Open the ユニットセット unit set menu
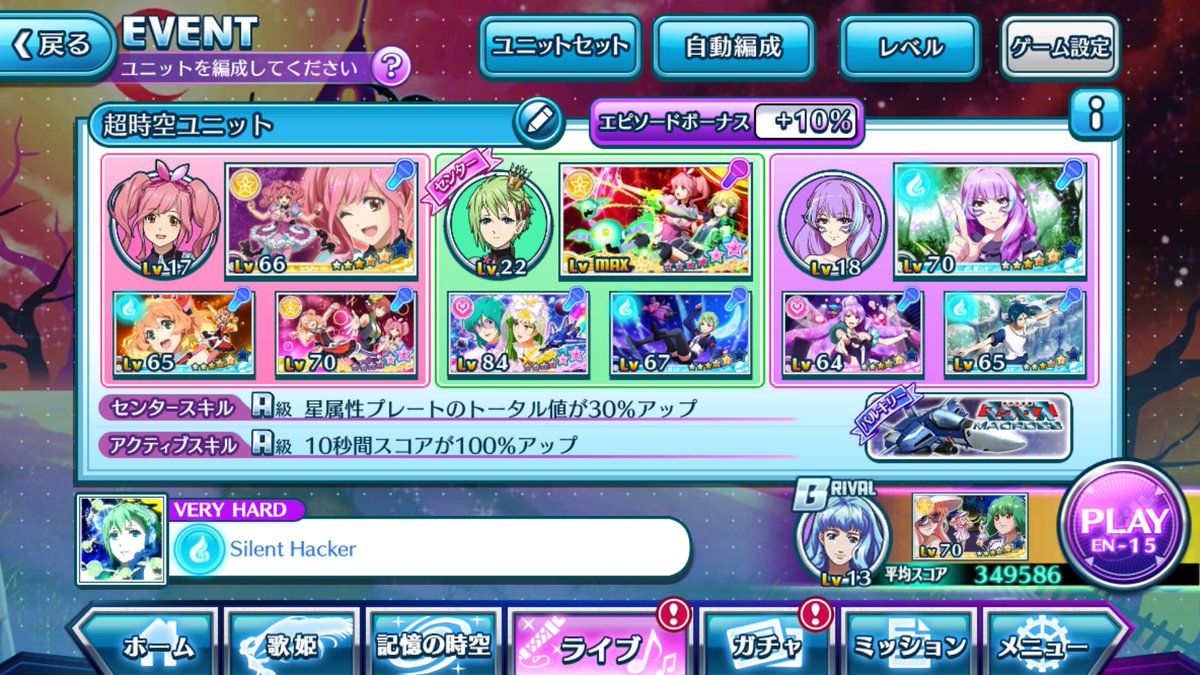This screenshot has height=675, width=1200. click(559, 46)
